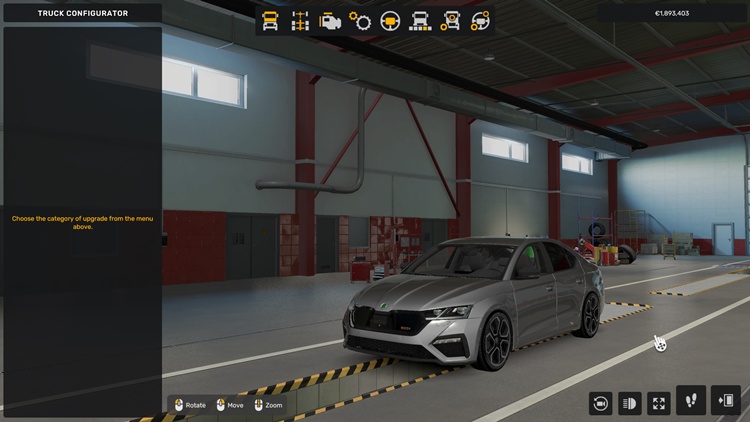Open the steering wheel interior category

391,20
